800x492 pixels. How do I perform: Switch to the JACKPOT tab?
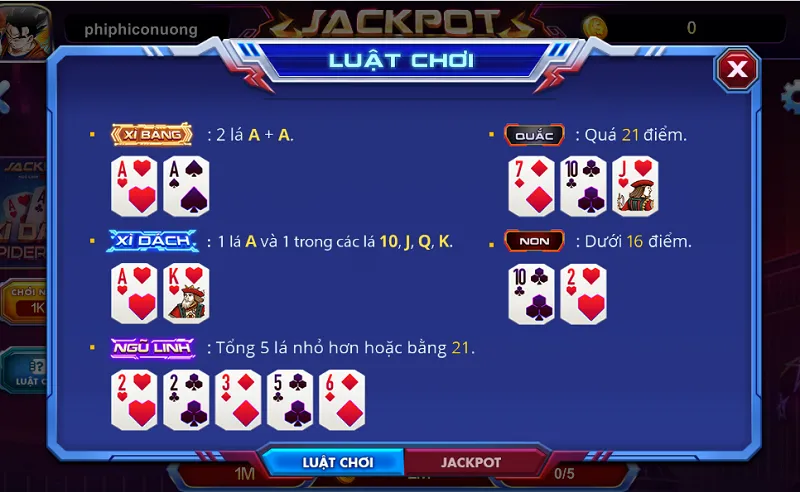(470, 463)
